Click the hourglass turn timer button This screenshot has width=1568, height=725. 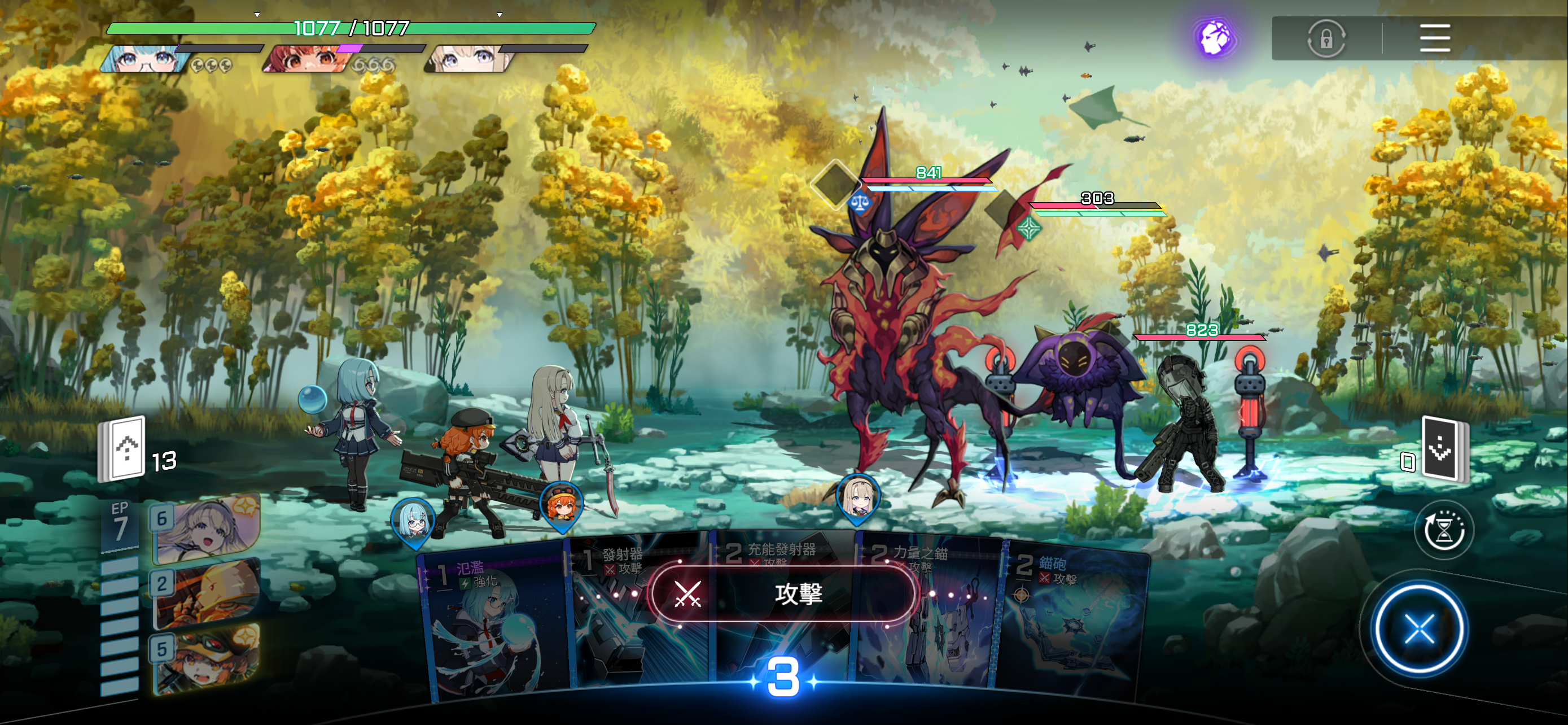1443,531
